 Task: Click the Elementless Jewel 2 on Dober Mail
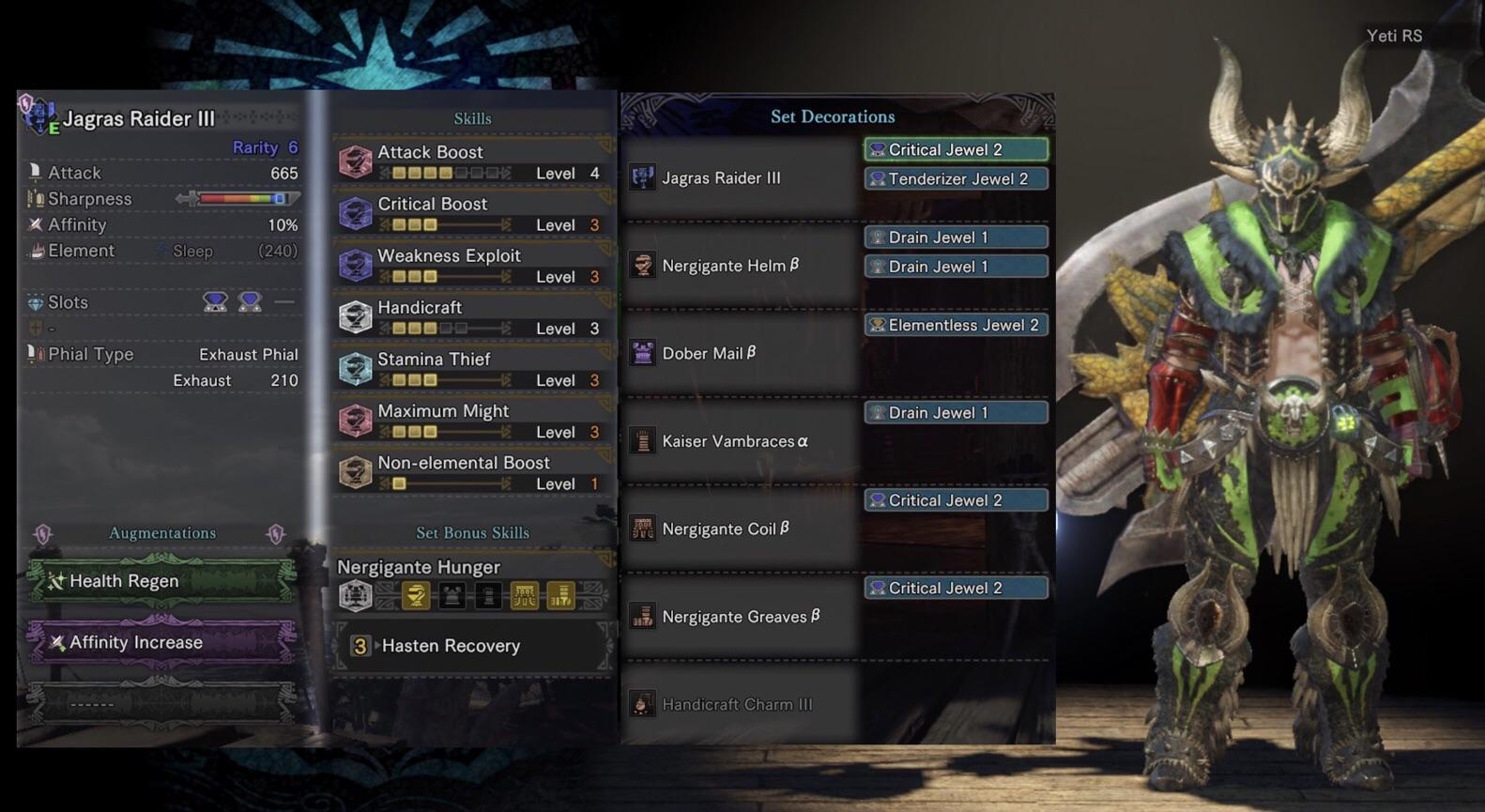955,325
